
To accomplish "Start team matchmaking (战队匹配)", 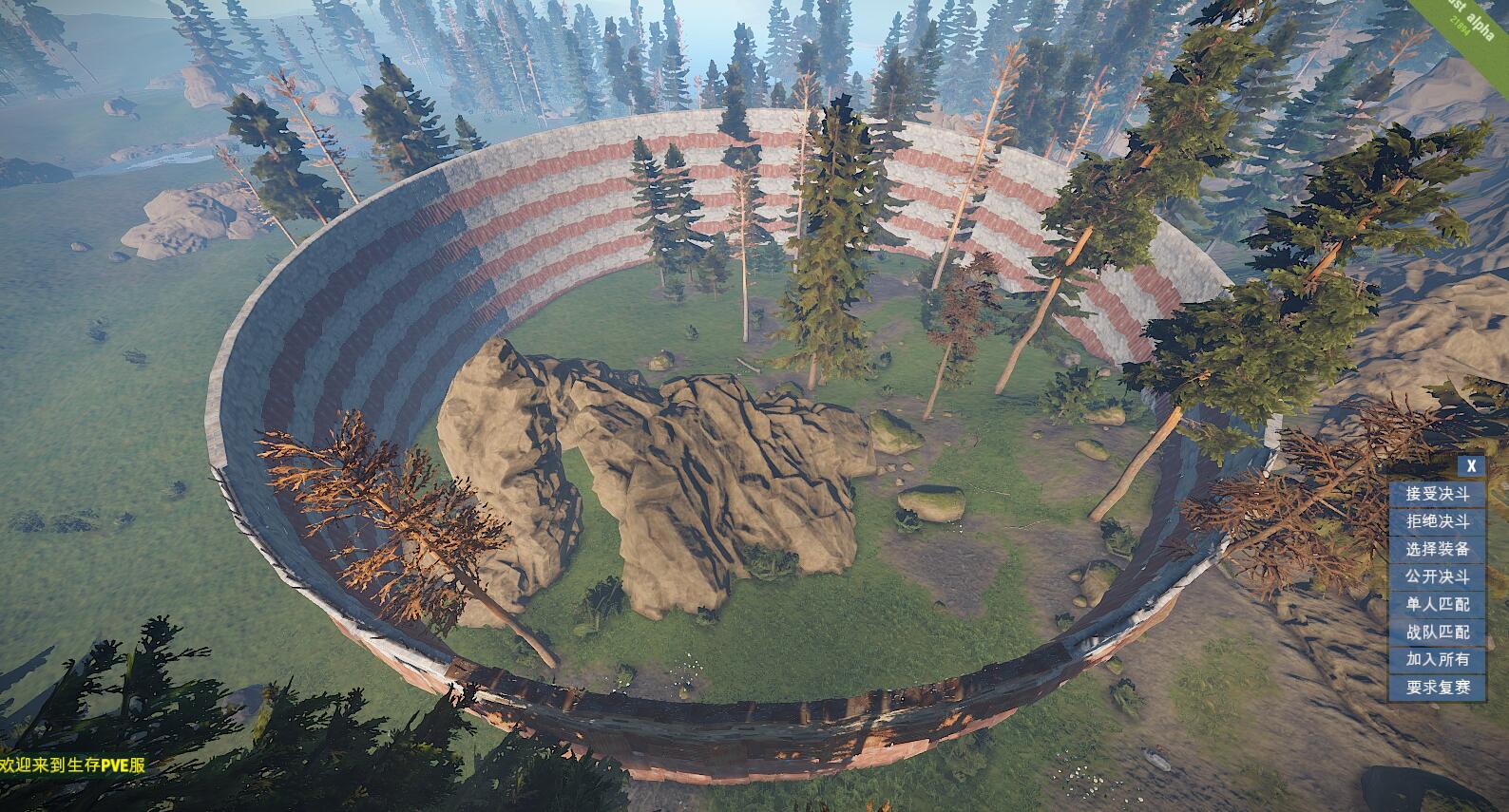I will tap(1437, 632).
